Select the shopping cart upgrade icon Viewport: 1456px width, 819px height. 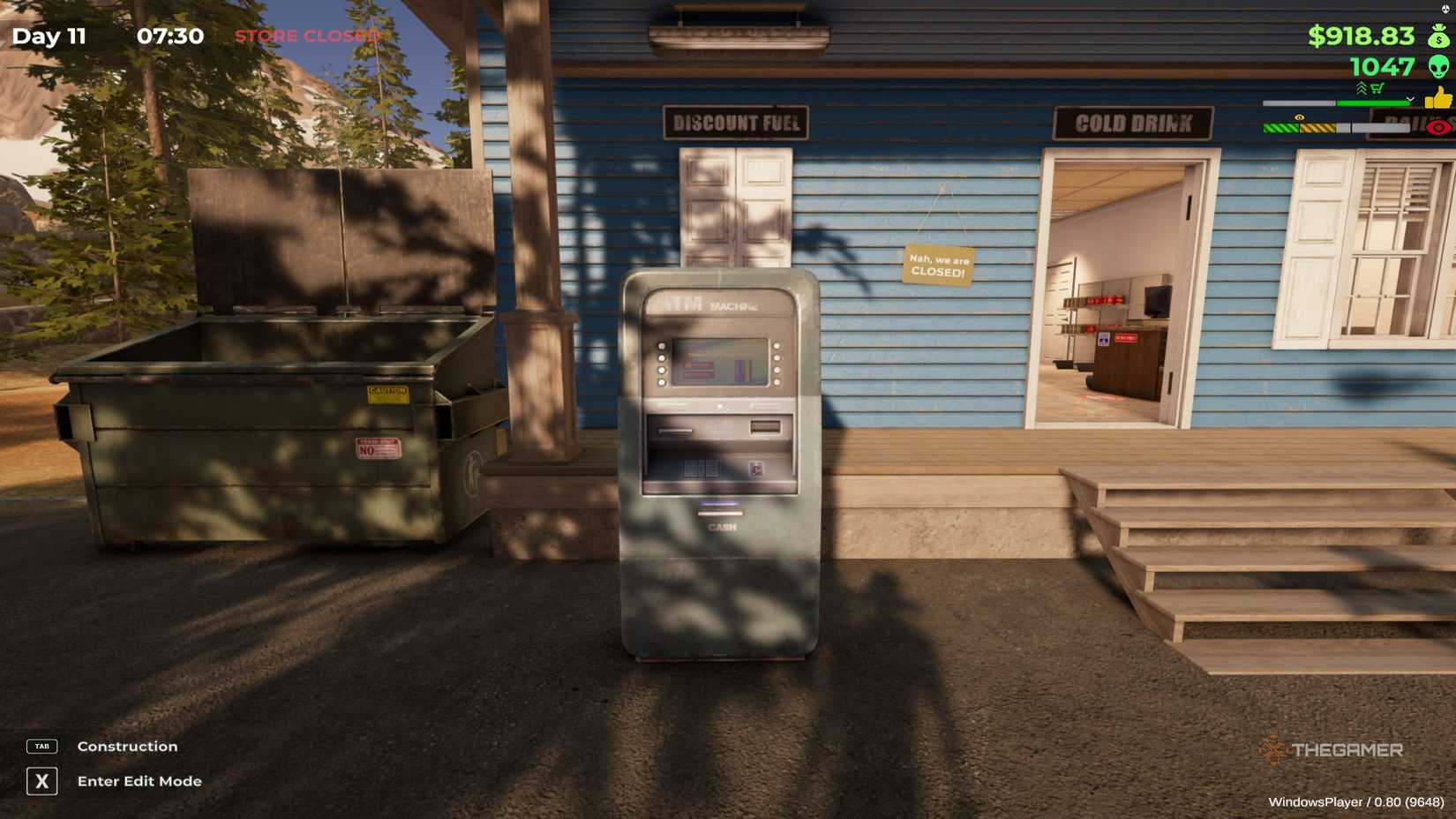(1377, 88)
